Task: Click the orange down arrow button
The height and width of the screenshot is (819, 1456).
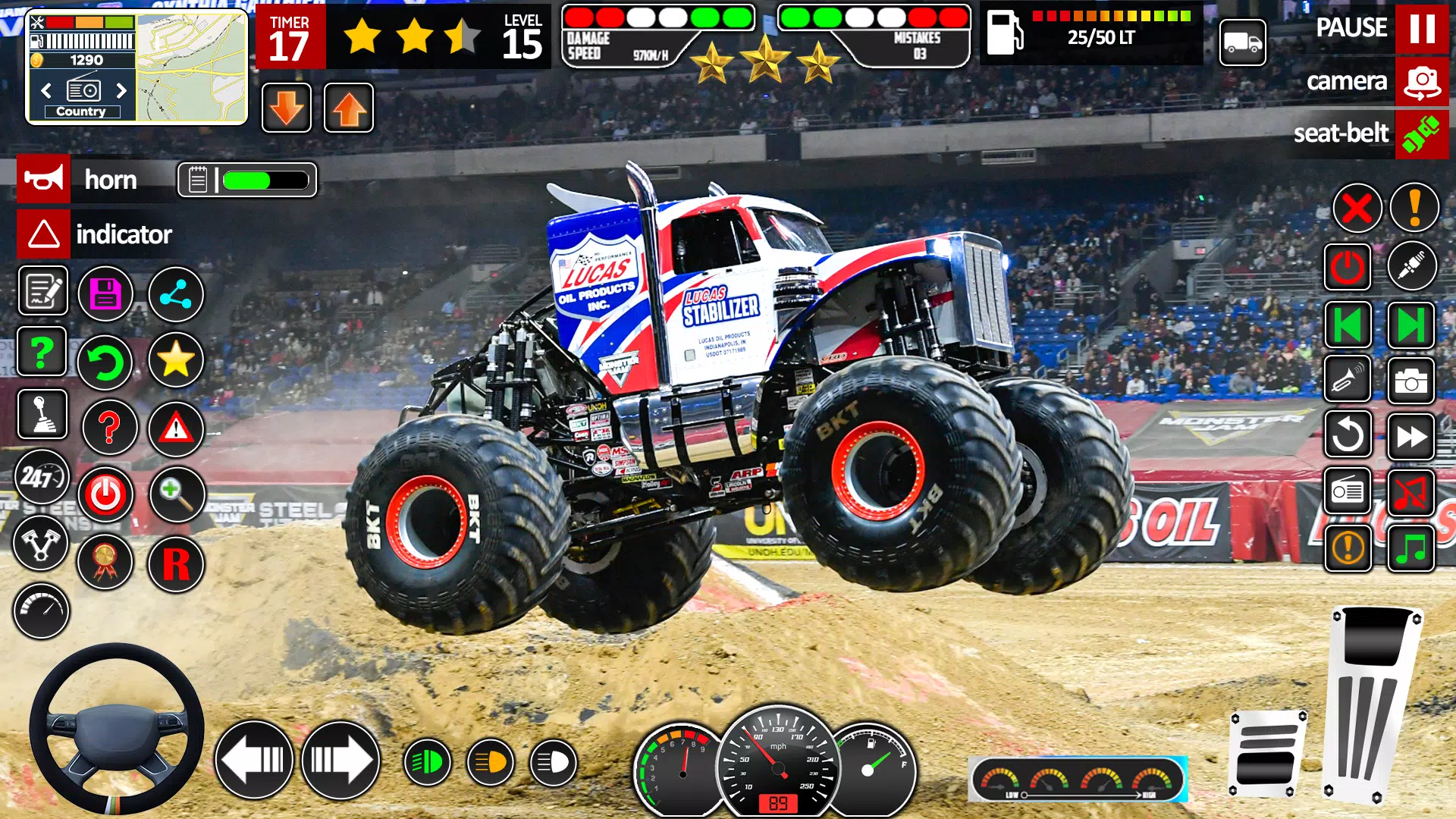Action: tap(287, 108)
